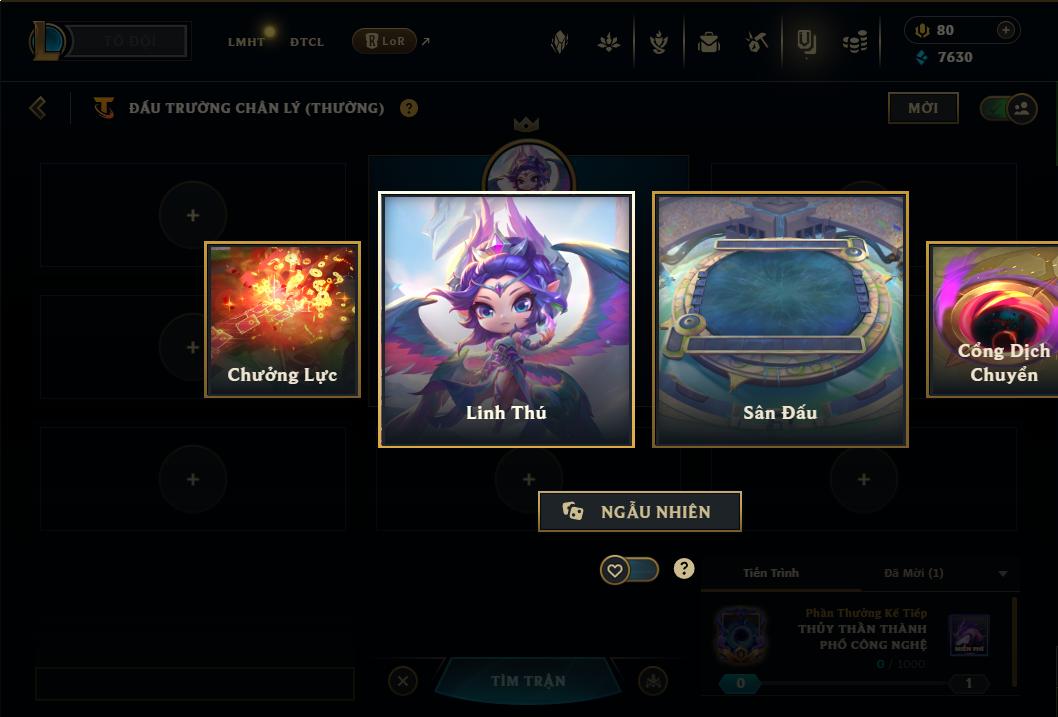Show help next to favorites toggle
Screen dimensions: 1058x717
tap(684, 569)
